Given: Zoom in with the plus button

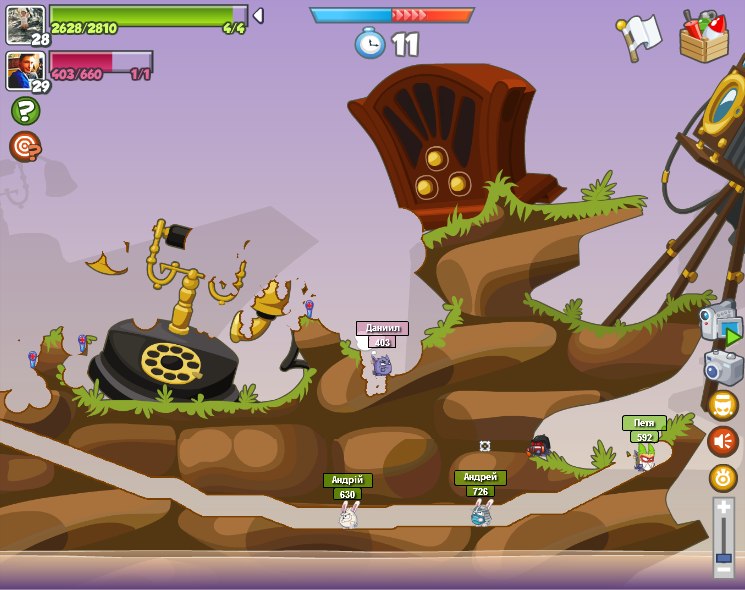Looking at the screenshot, I should 723,507.
